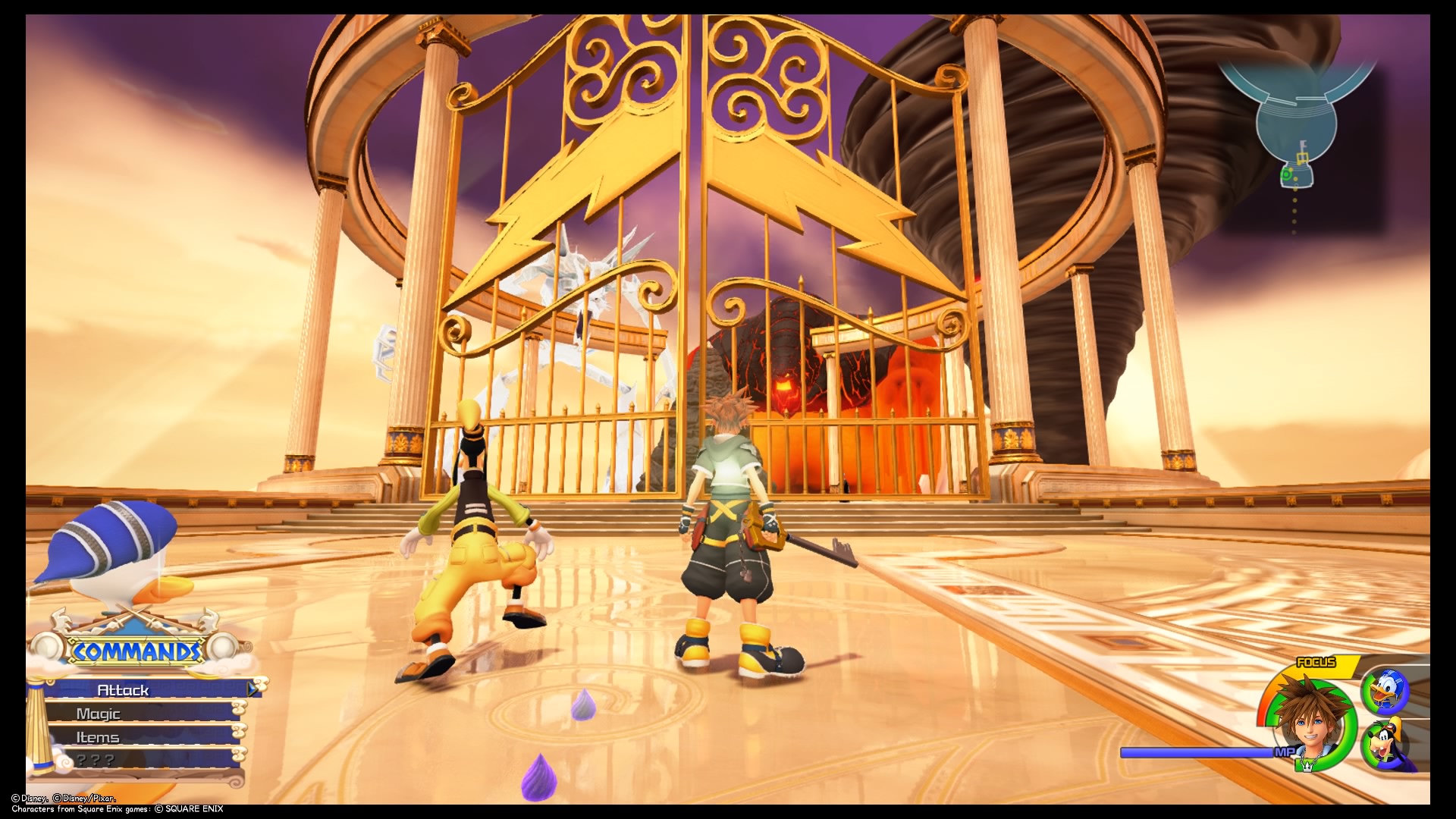Select the Attack command
This screenshot has height=819, width=1456.
[x=124, y=690]
